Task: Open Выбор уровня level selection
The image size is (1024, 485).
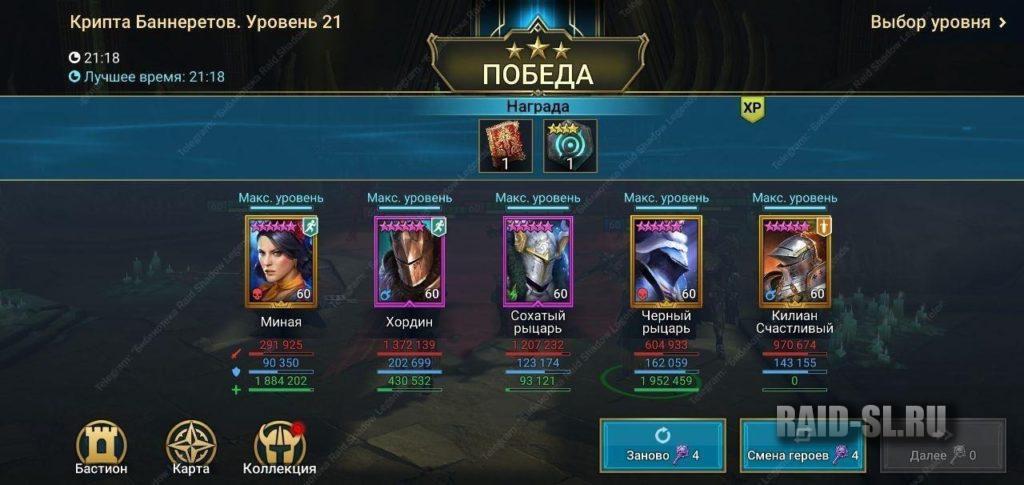Action: pyautogui.click(x=938, y=22)
